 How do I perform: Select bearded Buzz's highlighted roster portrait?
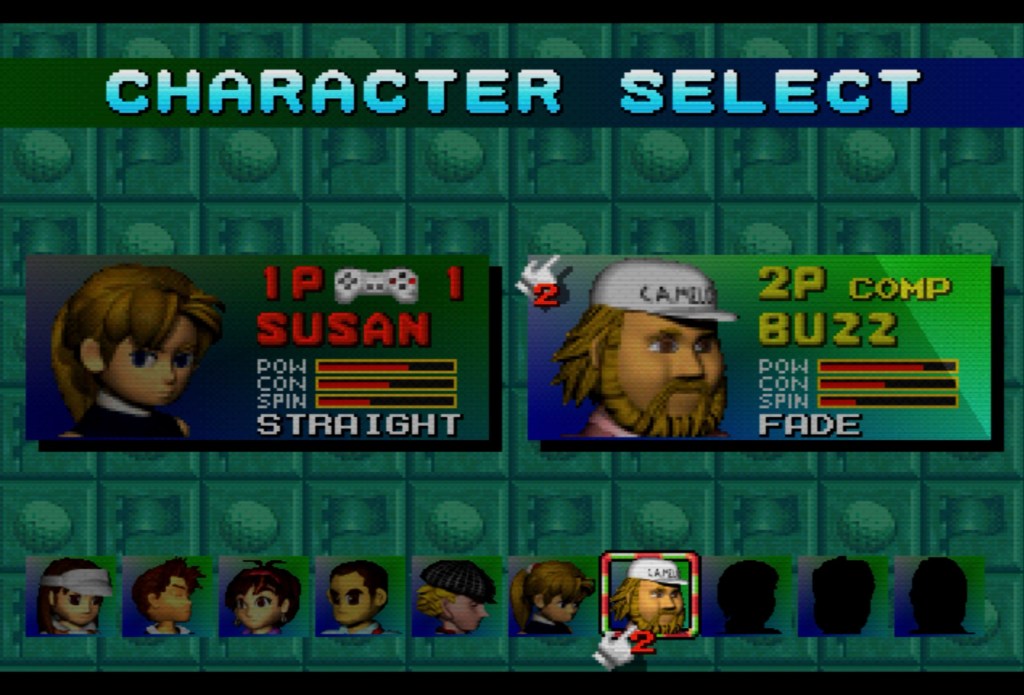click(650, 595)
